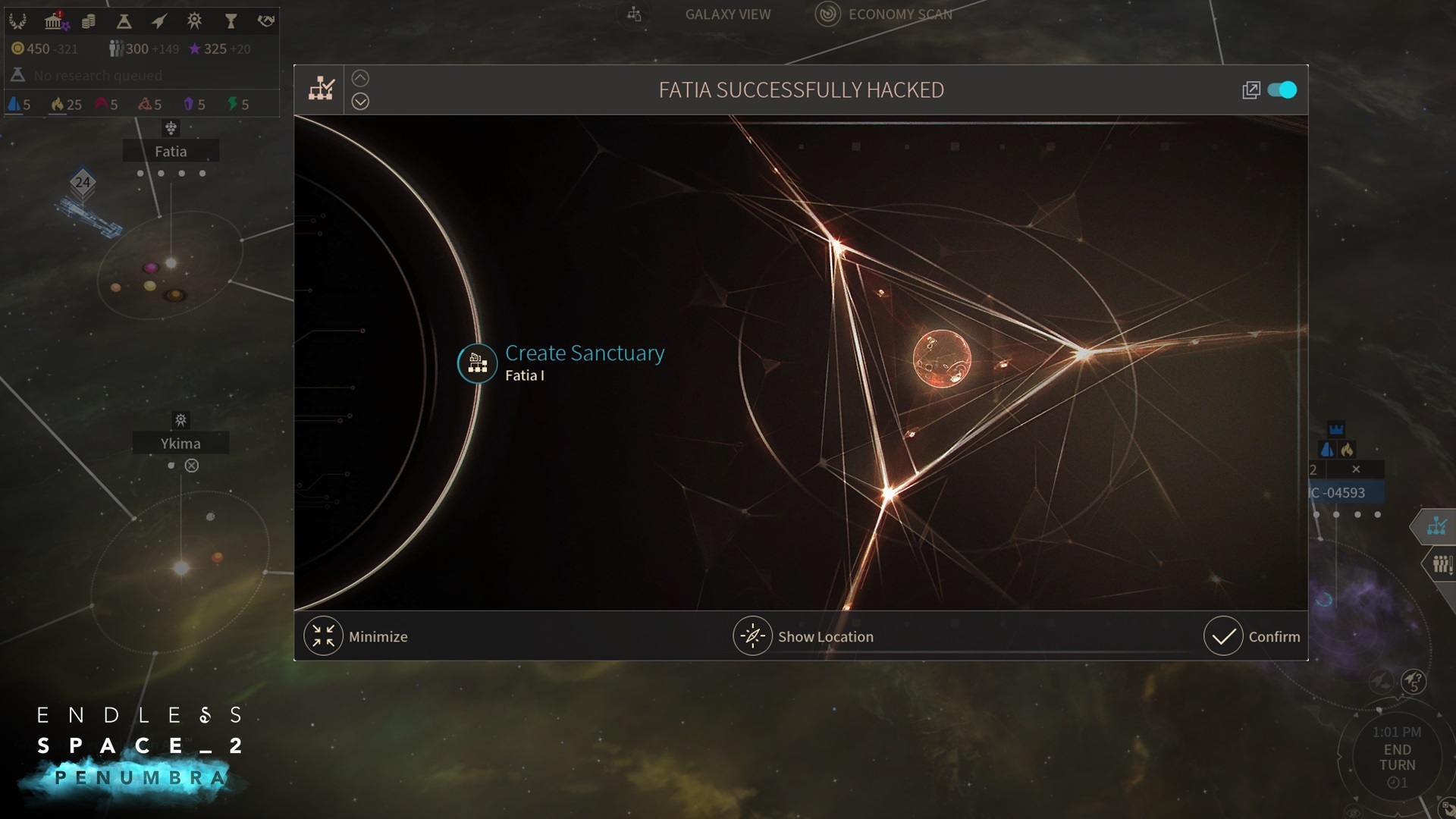This screenshot has width=1456, height=819.
Task: Open the trophy victory screen
Action: [x=231, y=20]
